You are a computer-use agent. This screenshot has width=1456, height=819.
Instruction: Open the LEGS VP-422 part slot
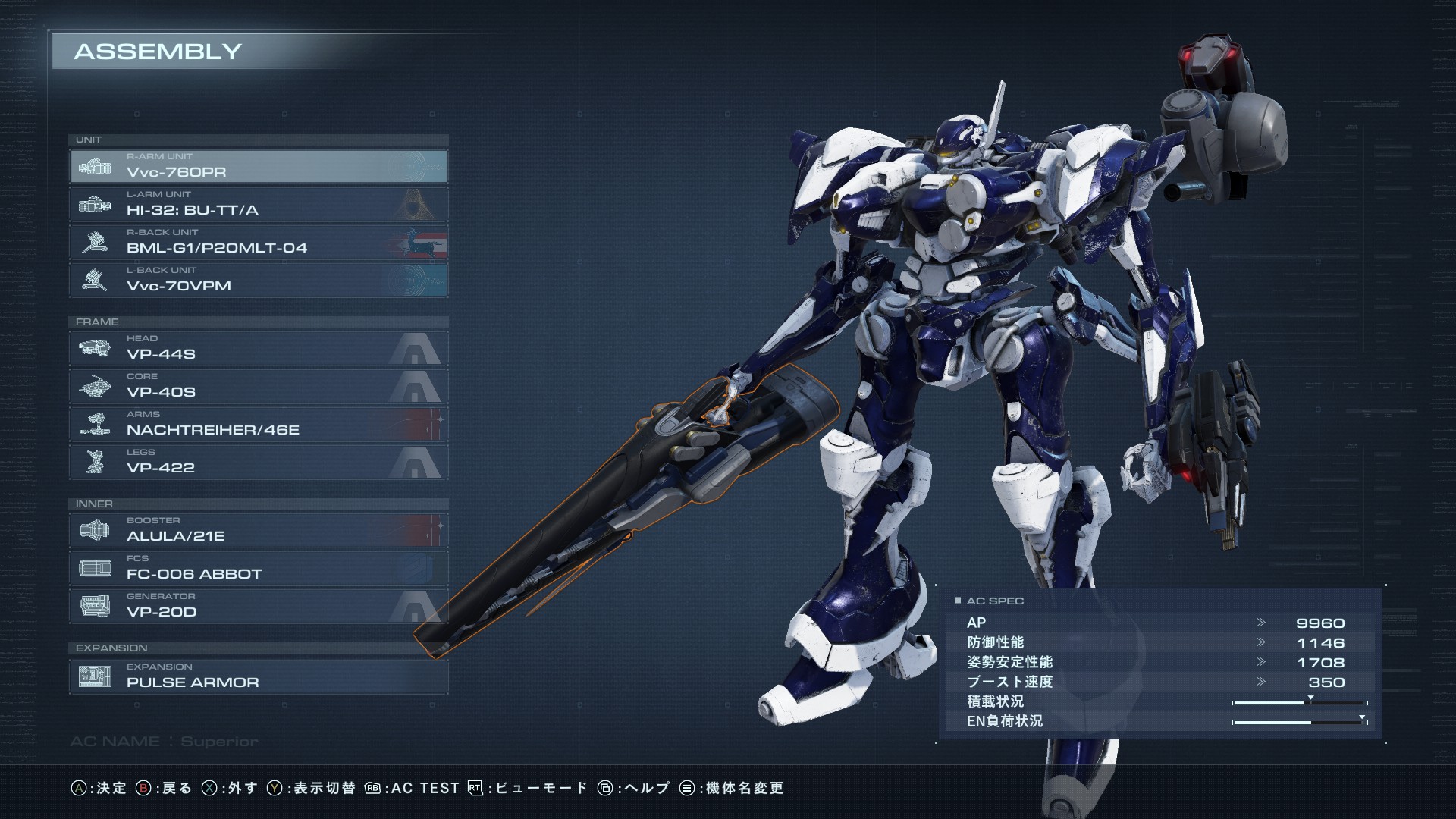(259, 462)
